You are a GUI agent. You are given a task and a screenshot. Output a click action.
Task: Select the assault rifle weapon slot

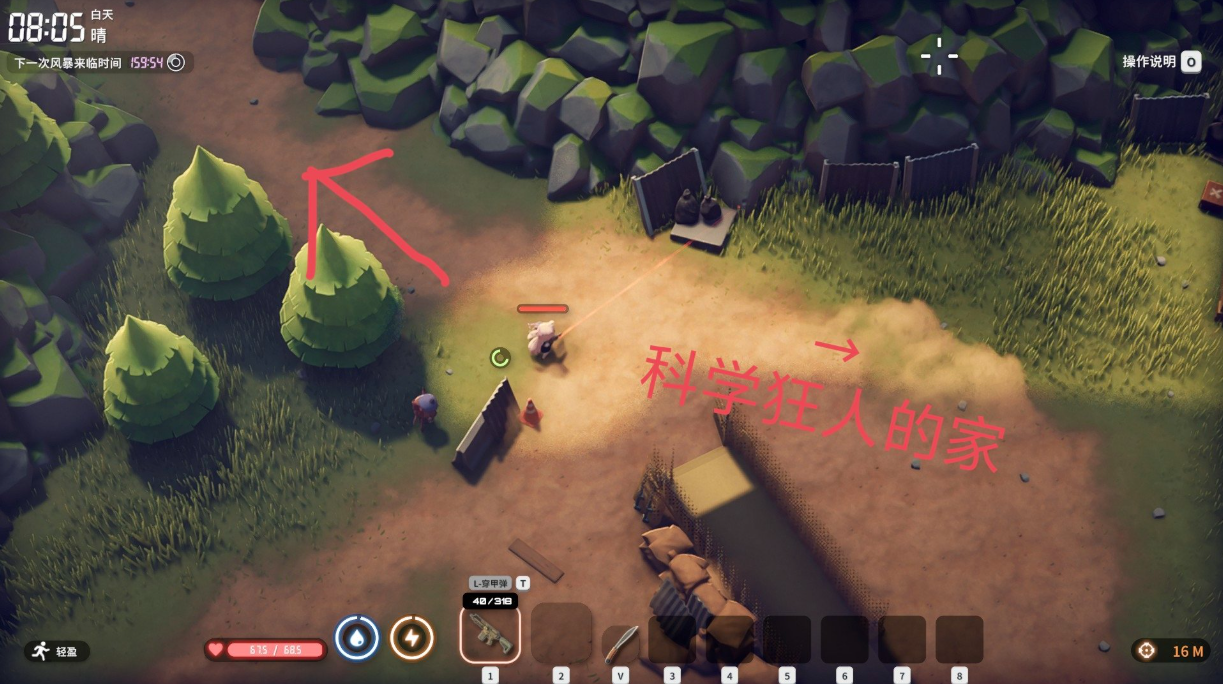490,634
